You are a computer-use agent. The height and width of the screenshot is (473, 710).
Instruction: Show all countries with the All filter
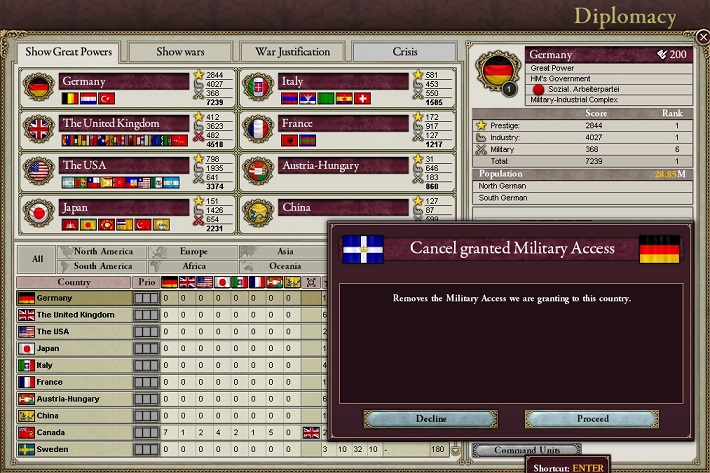coord(37,259)
